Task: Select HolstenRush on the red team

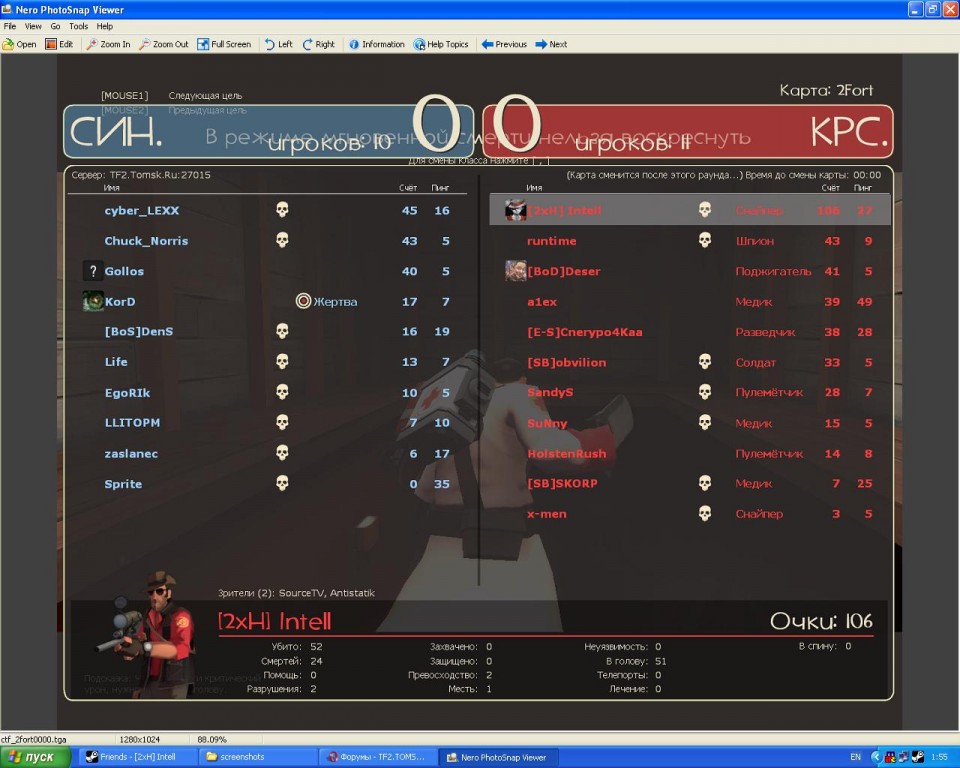Action: pos(566,454)
